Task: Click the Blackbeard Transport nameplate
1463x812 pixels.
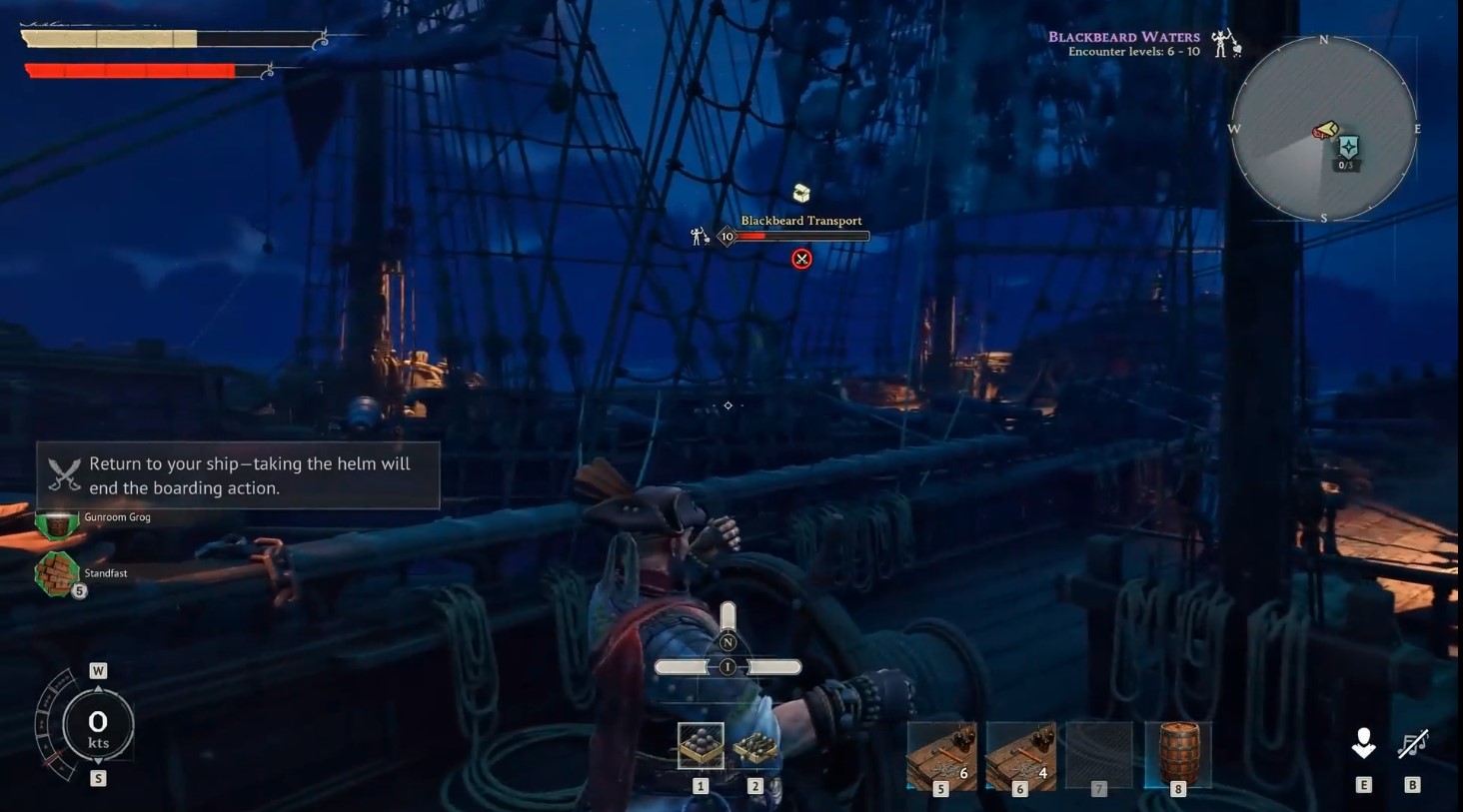Action: click(800, 220)
